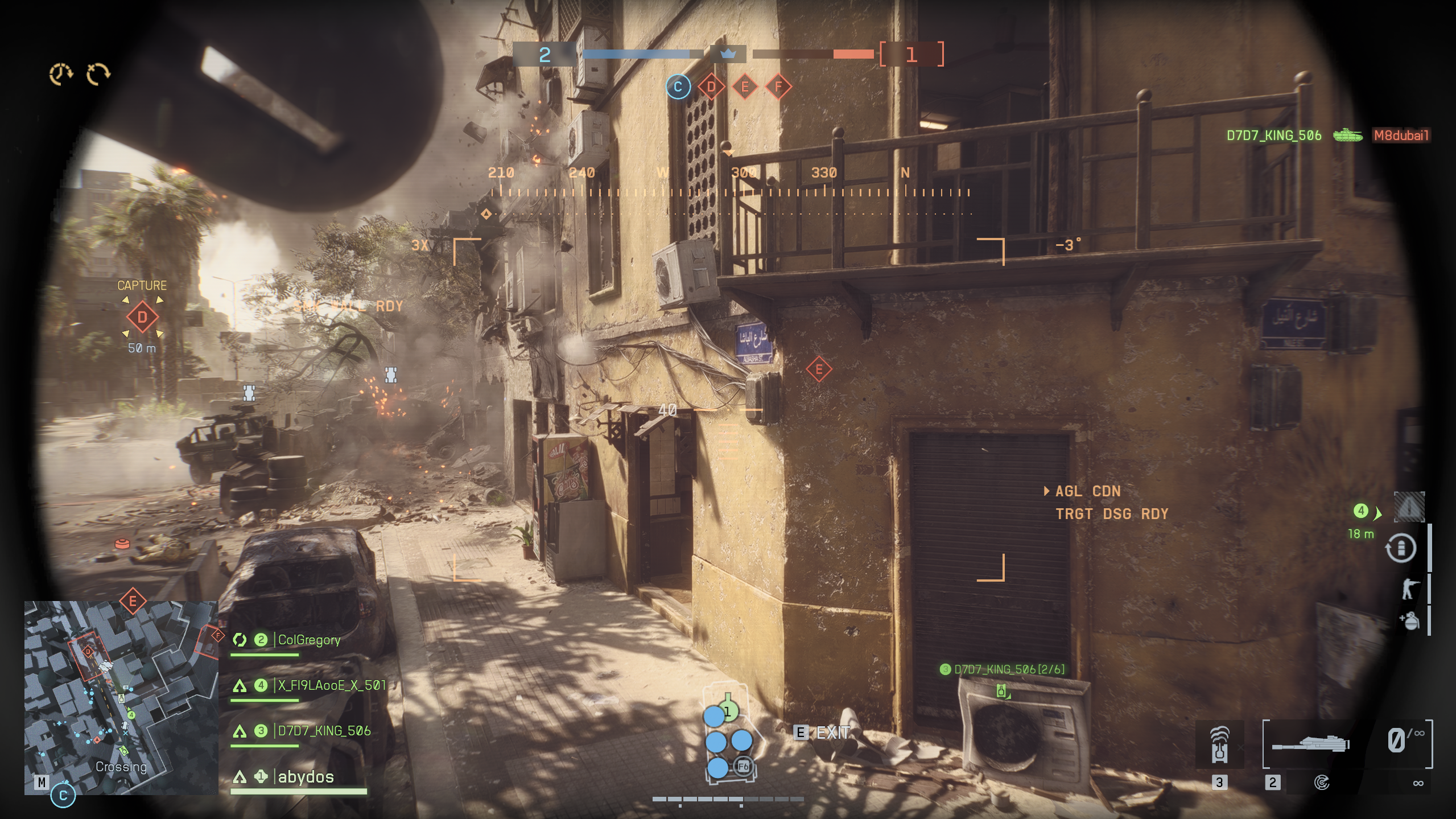Click the vehicle seat layout diagram
The width and height of the screenshot is (1456, 819).
tap(729, 739)
